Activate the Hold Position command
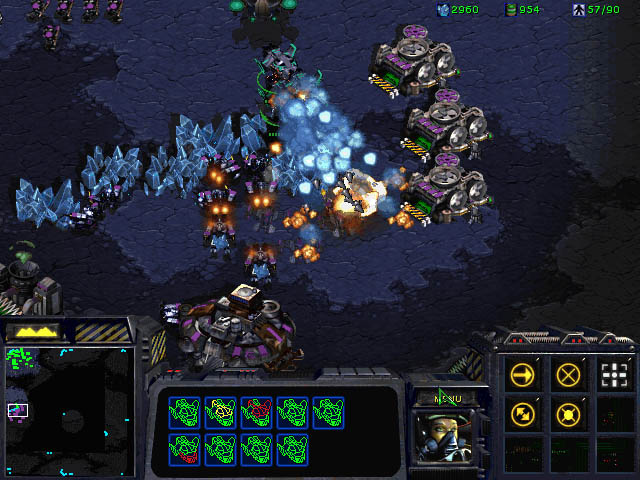This screenshot has width=640, height=480. pos(568,413)
